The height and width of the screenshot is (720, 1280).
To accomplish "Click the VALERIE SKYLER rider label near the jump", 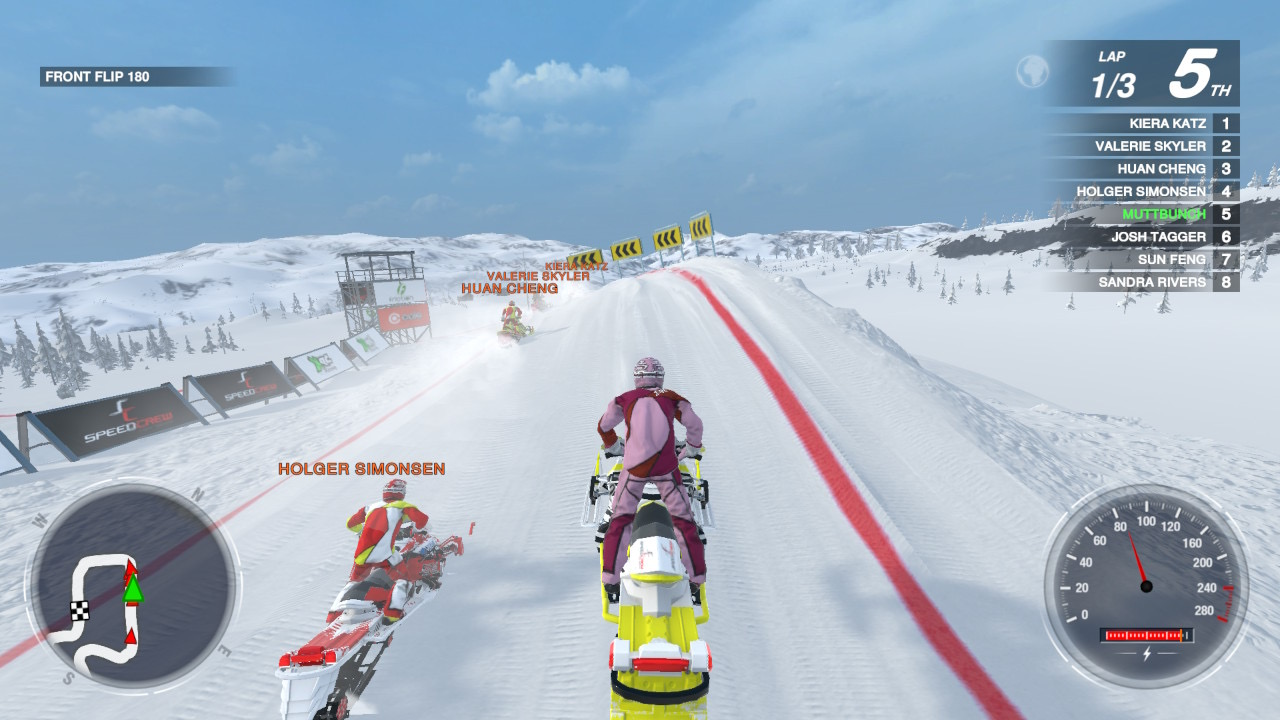I will pyautogui.click(x=538, y=276).
